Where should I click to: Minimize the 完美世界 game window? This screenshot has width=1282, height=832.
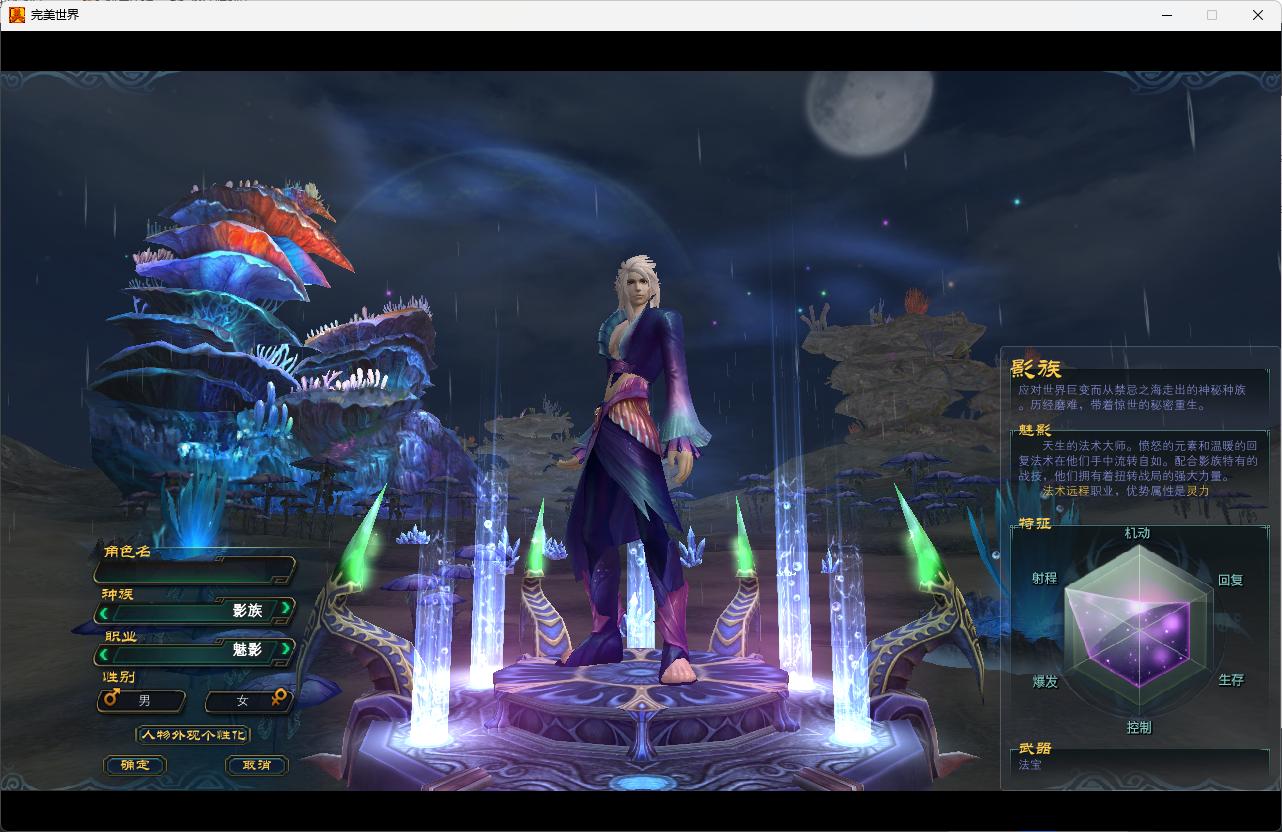tap(1167, 15)
